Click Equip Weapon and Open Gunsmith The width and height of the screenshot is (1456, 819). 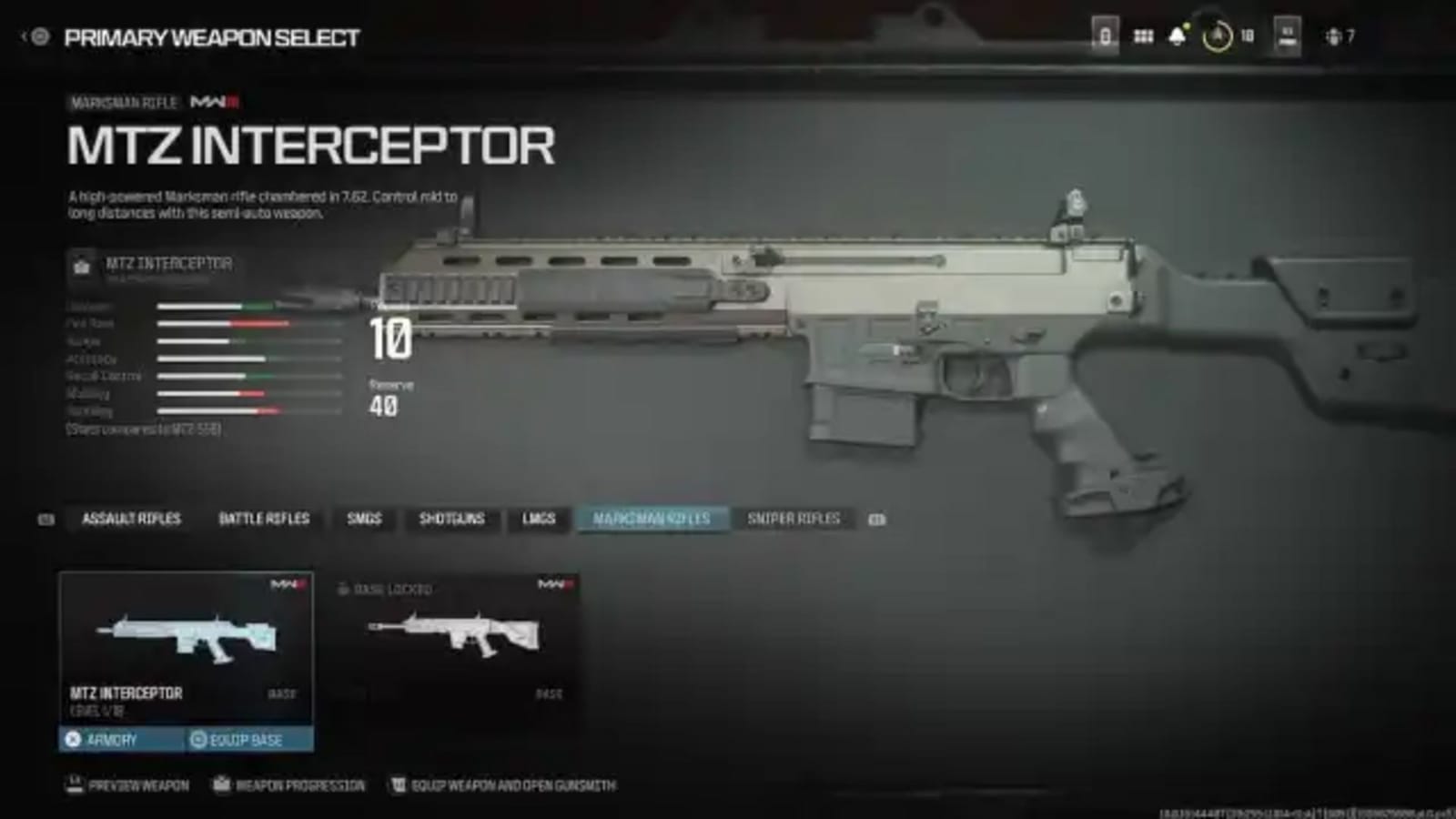[x=501, y=784]
